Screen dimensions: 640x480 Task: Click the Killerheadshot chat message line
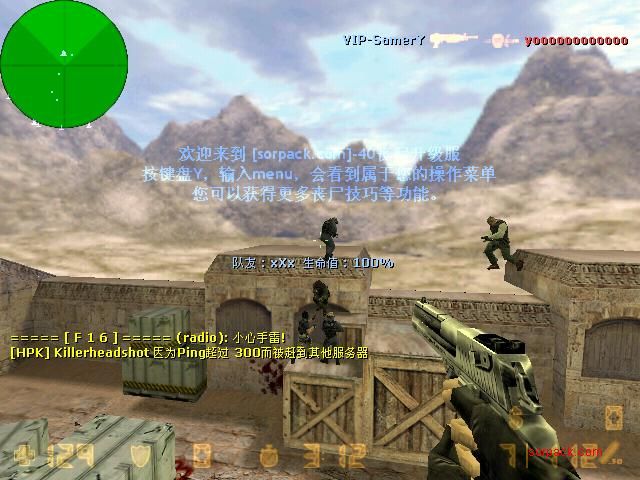tap(188, 353)
